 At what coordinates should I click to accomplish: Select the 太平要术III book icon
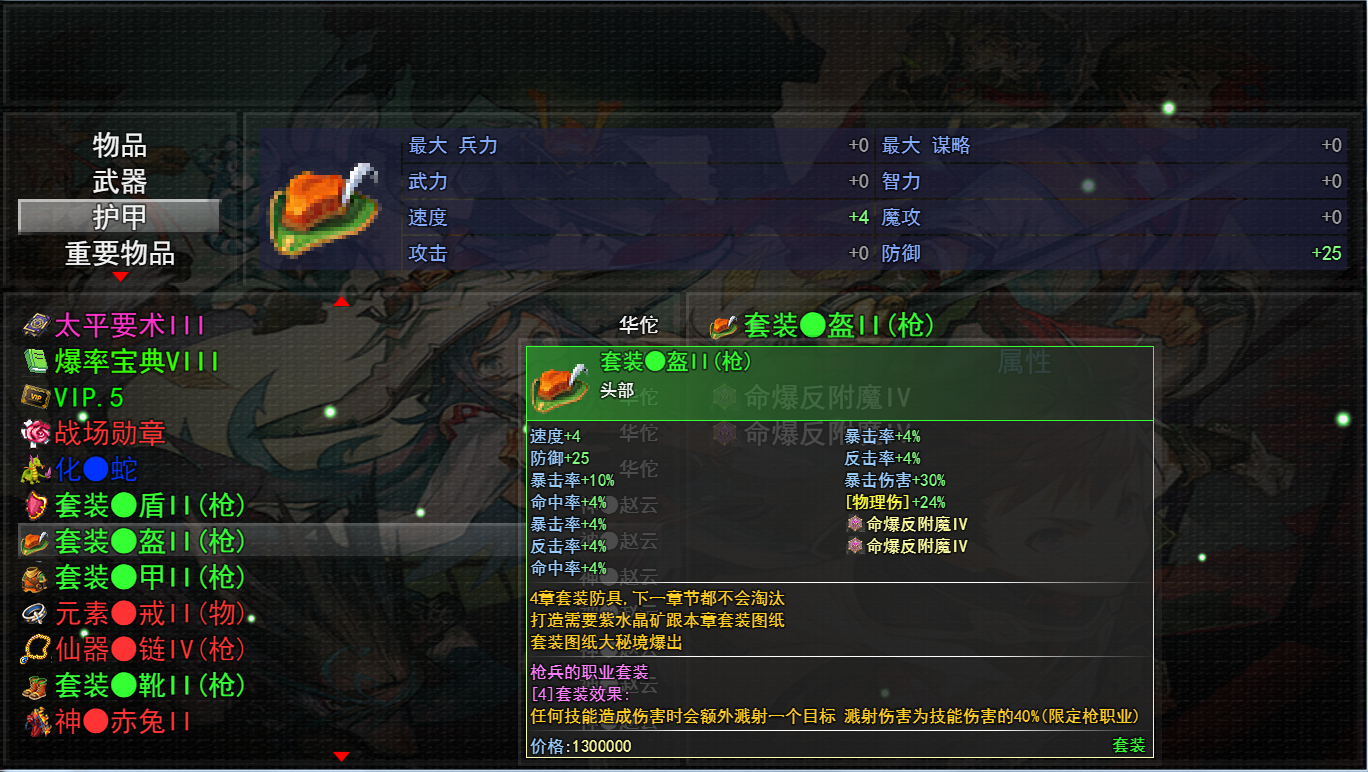point(35,324)
